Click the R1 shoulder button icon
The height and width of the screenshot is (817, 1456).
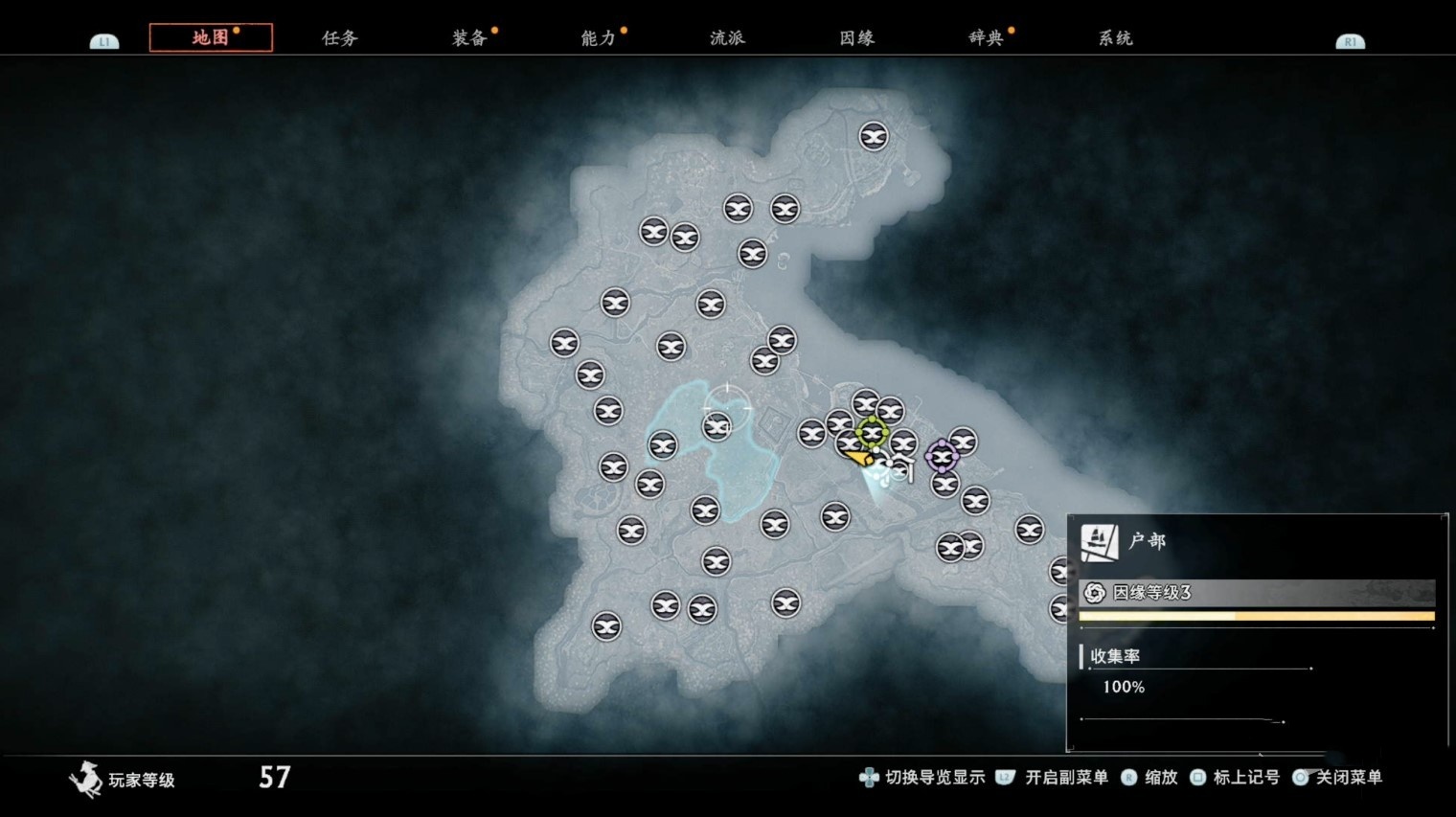tap(1351, 40)
